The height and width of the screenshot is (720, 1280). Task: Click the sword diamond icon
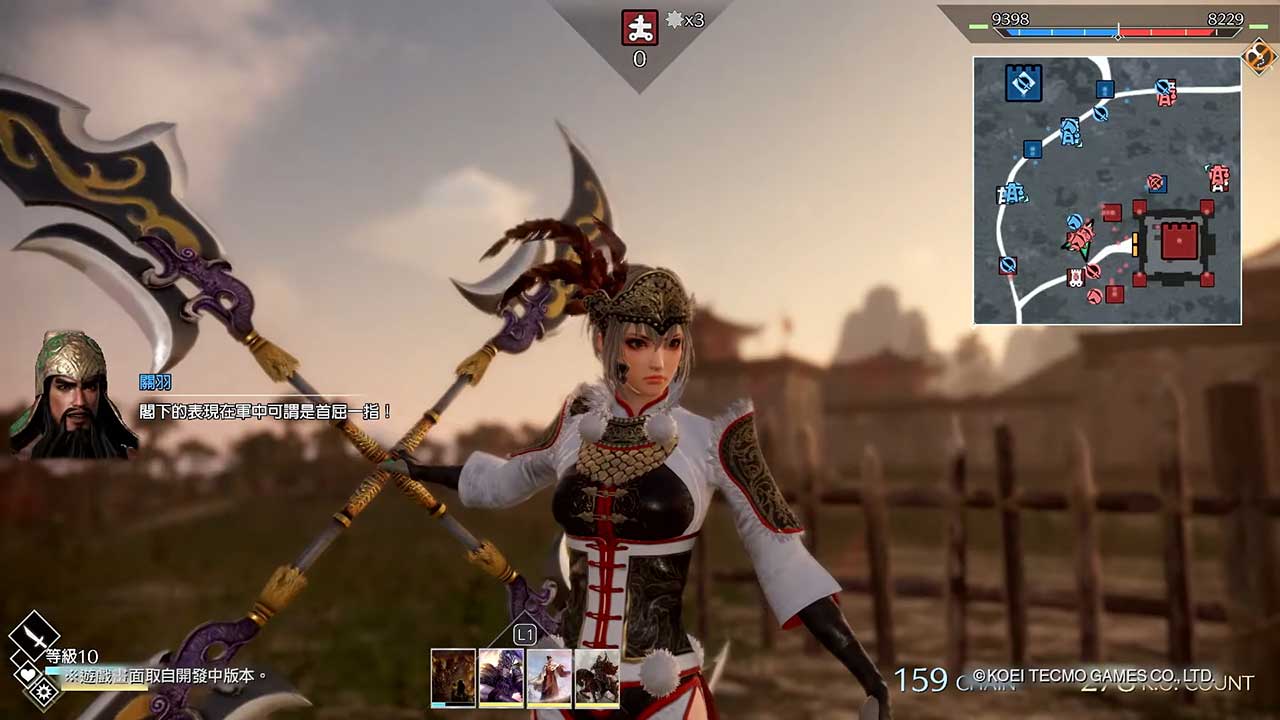coord(33,634)
